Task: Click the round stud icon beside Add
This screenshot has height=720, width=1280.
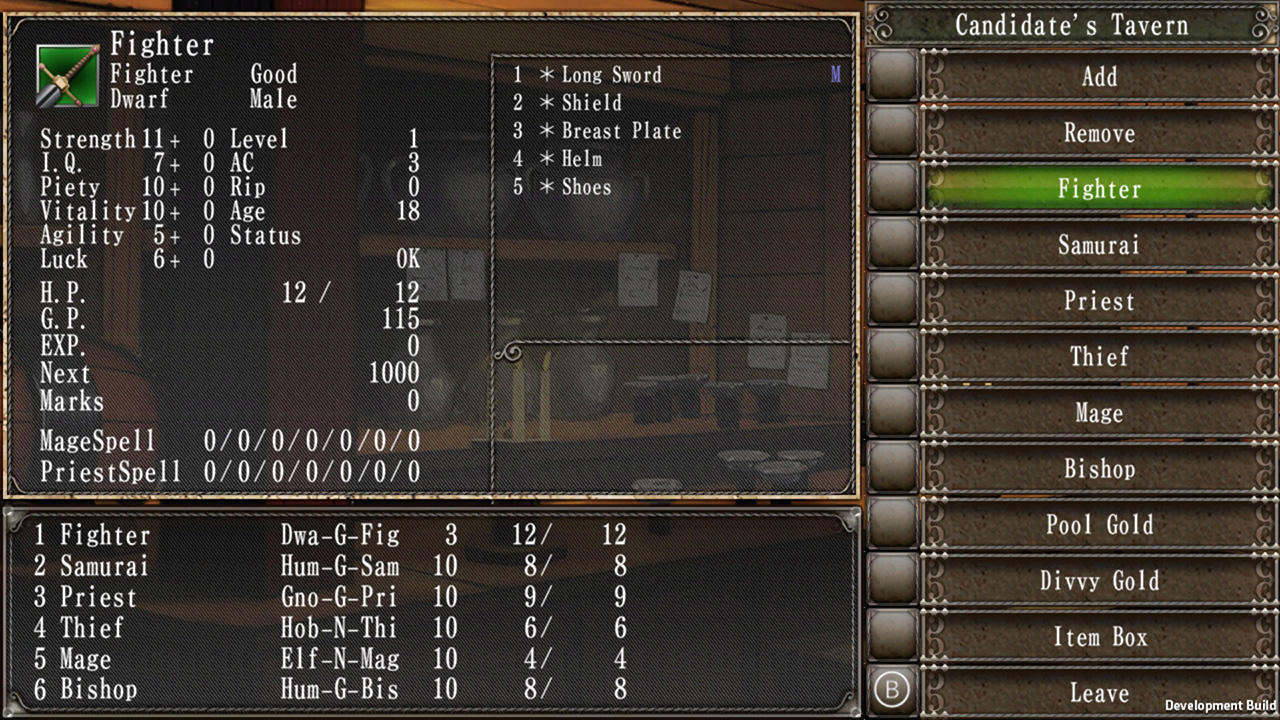Action: tap(892, 77)
